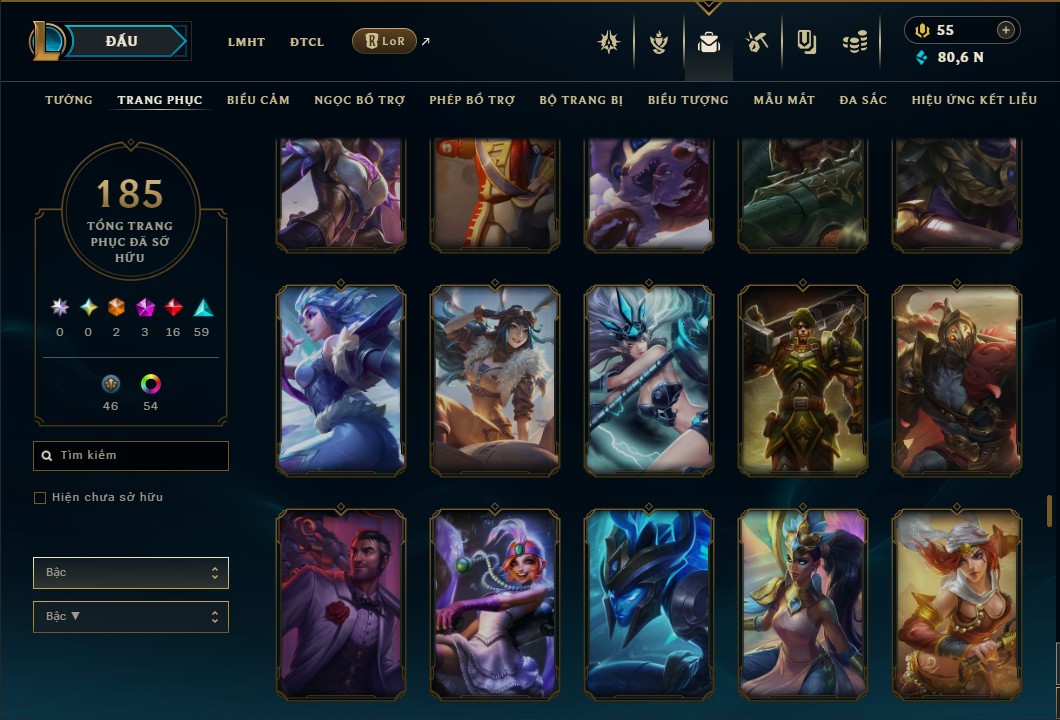
Task: Switch to the MẪU MẮT tab
Action: click(x=784, y=100)
